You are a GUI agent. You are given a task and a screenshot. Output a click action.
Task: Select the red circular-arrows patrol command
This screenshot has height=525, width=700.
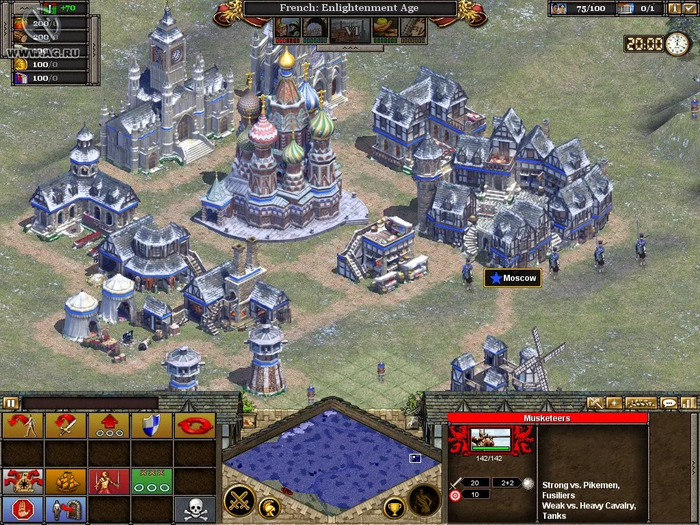(194, 426)
